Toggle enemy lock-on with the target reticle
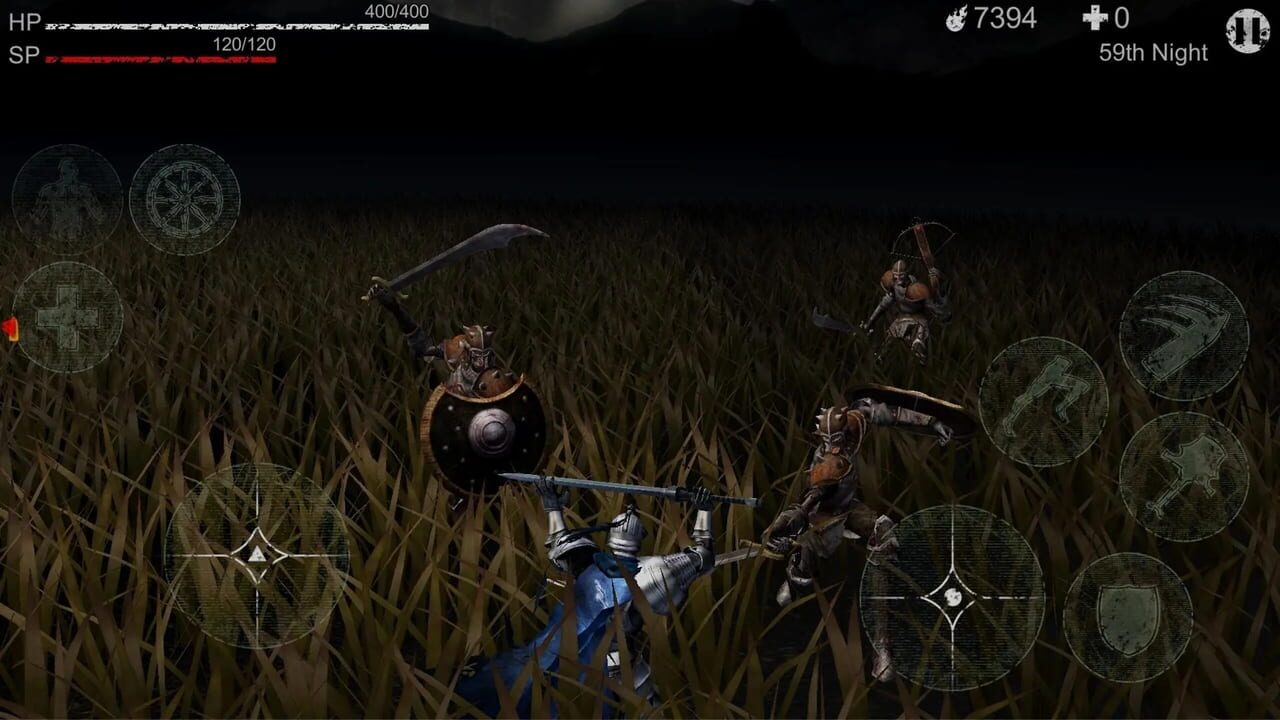 pyautogui.click(x=950, y=595)
